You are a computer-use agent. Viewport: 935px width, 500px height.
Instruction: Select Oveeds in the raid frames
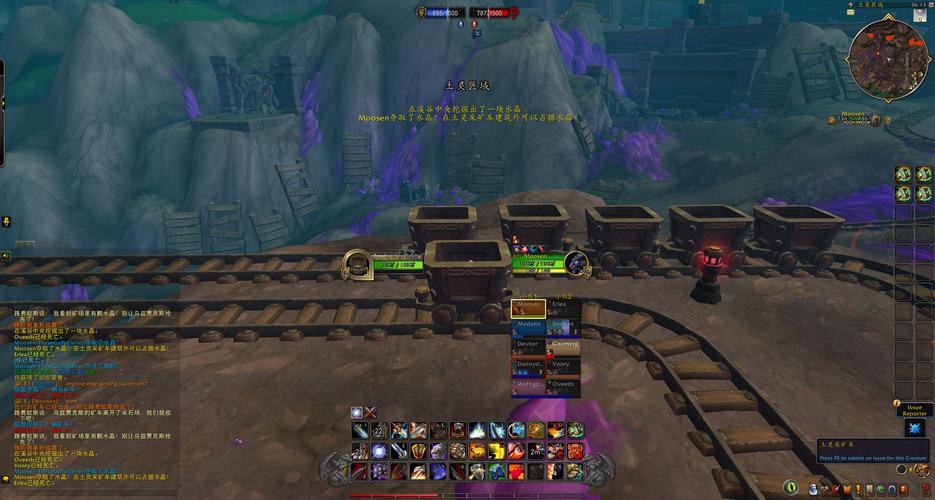click(563, 387)
